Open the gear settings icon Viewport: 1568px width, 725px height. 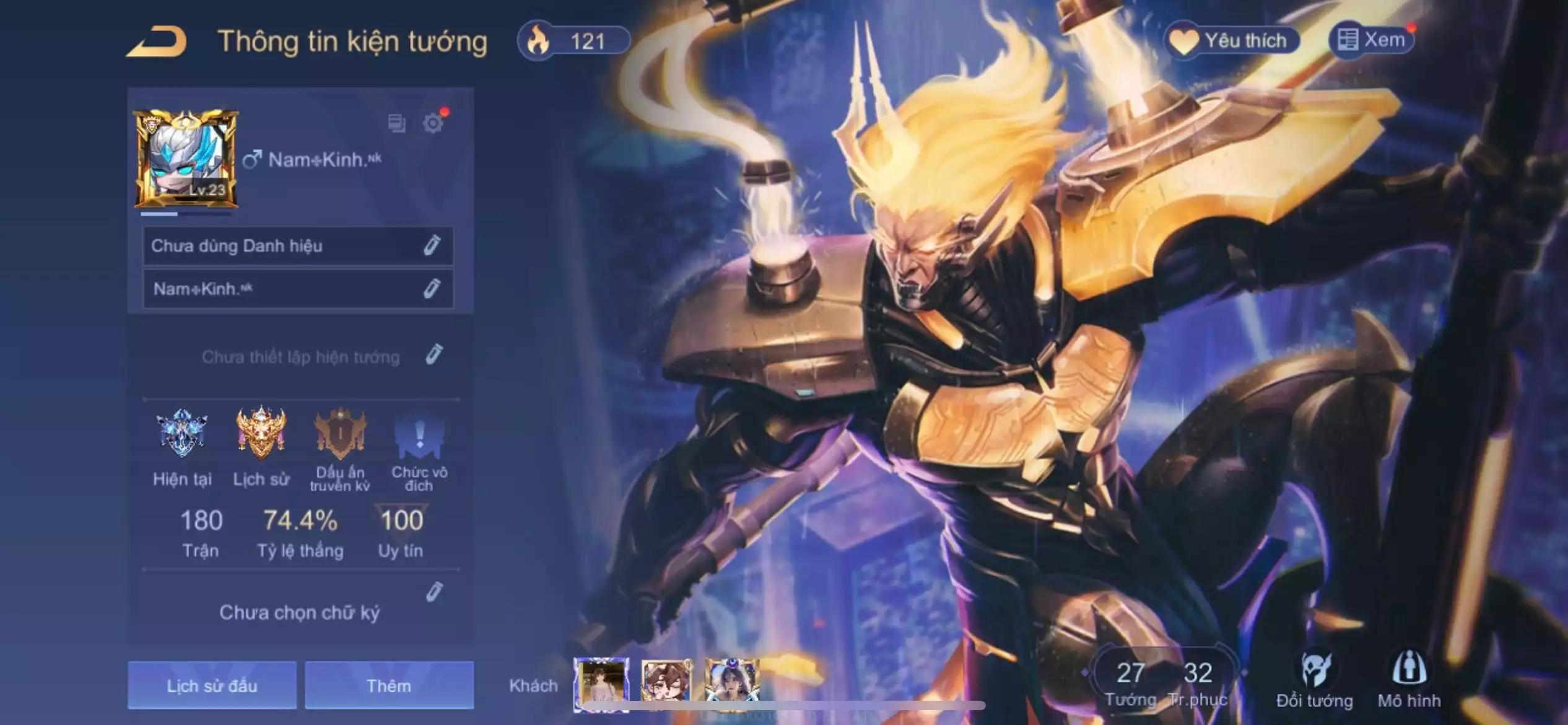[433, 123]
